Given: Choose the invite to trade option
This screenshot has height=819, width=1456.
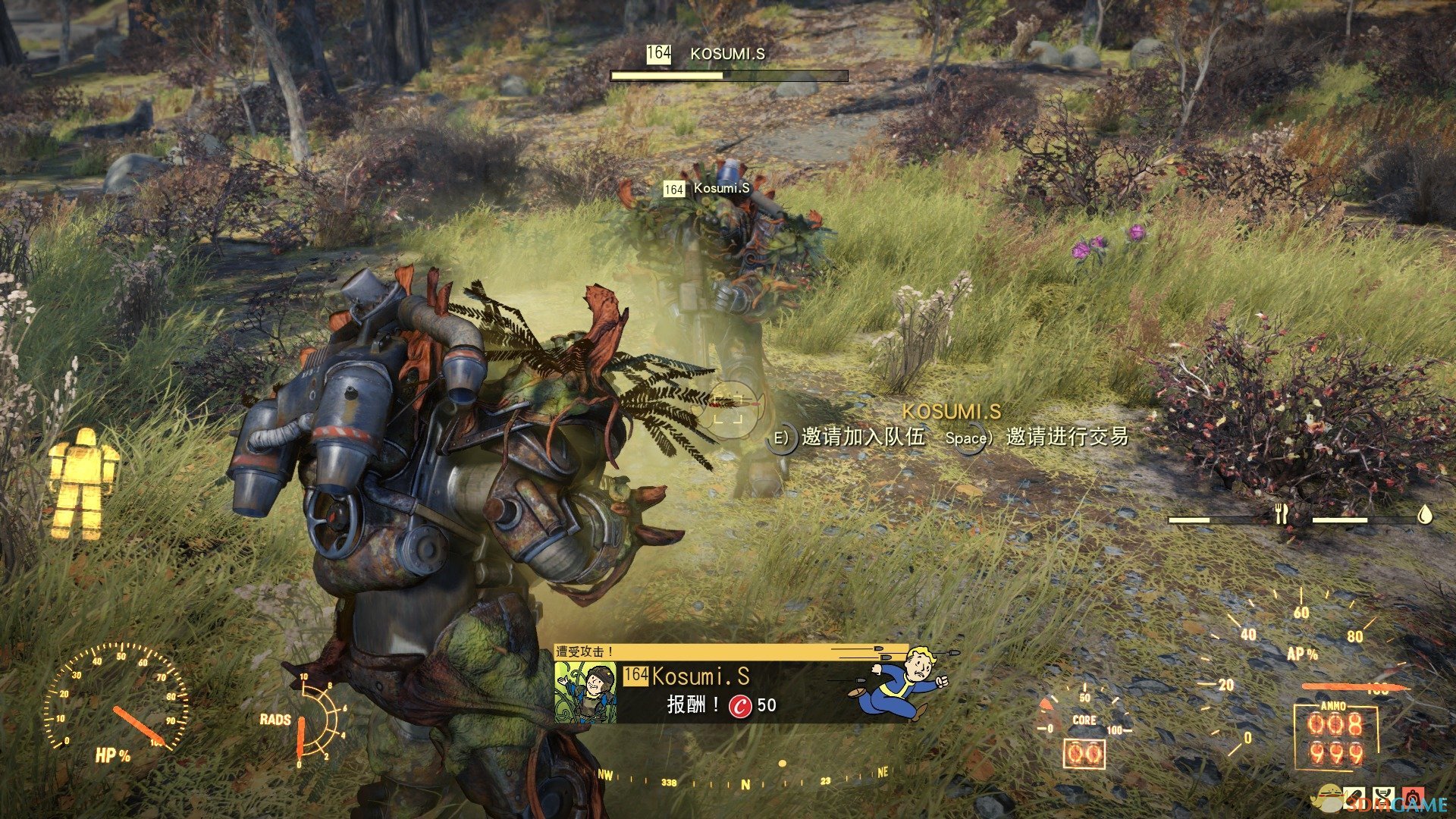Looking at the screenshot, I should (x=1065, y=438).
